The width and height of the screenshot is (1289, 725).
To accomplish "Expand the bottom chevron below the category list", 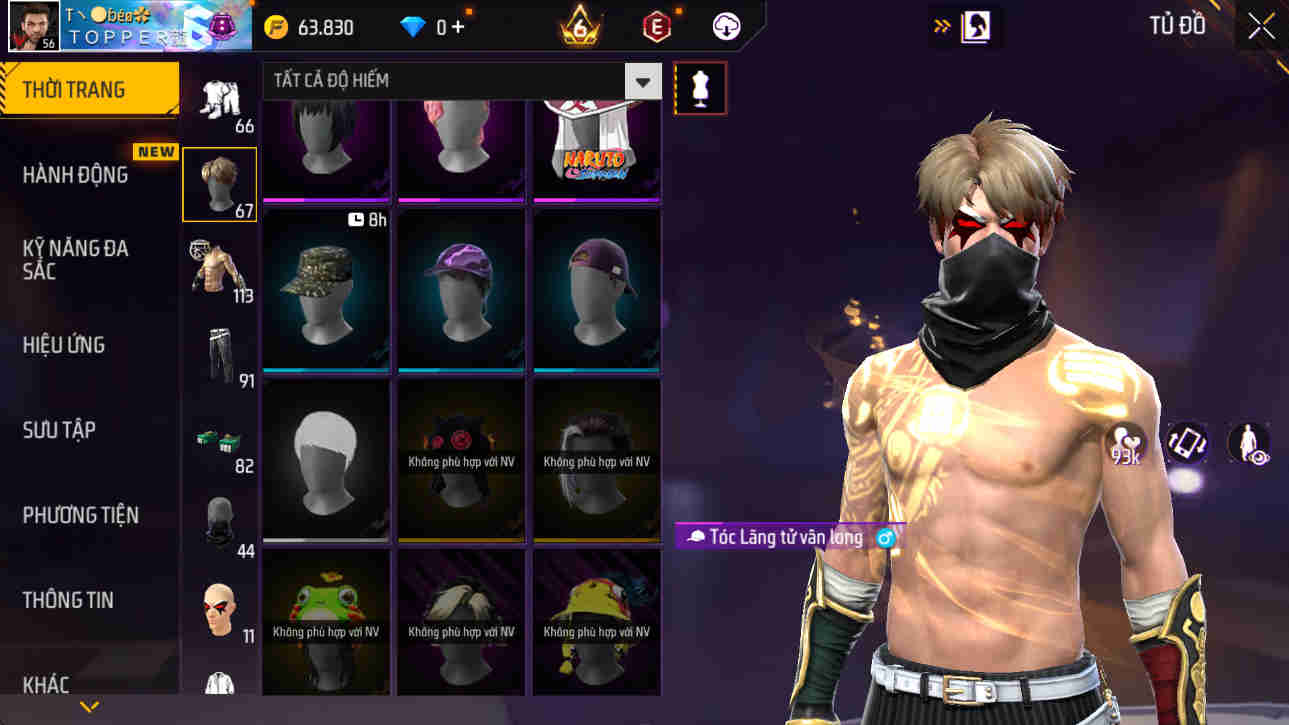I will (x=91, y=705).
